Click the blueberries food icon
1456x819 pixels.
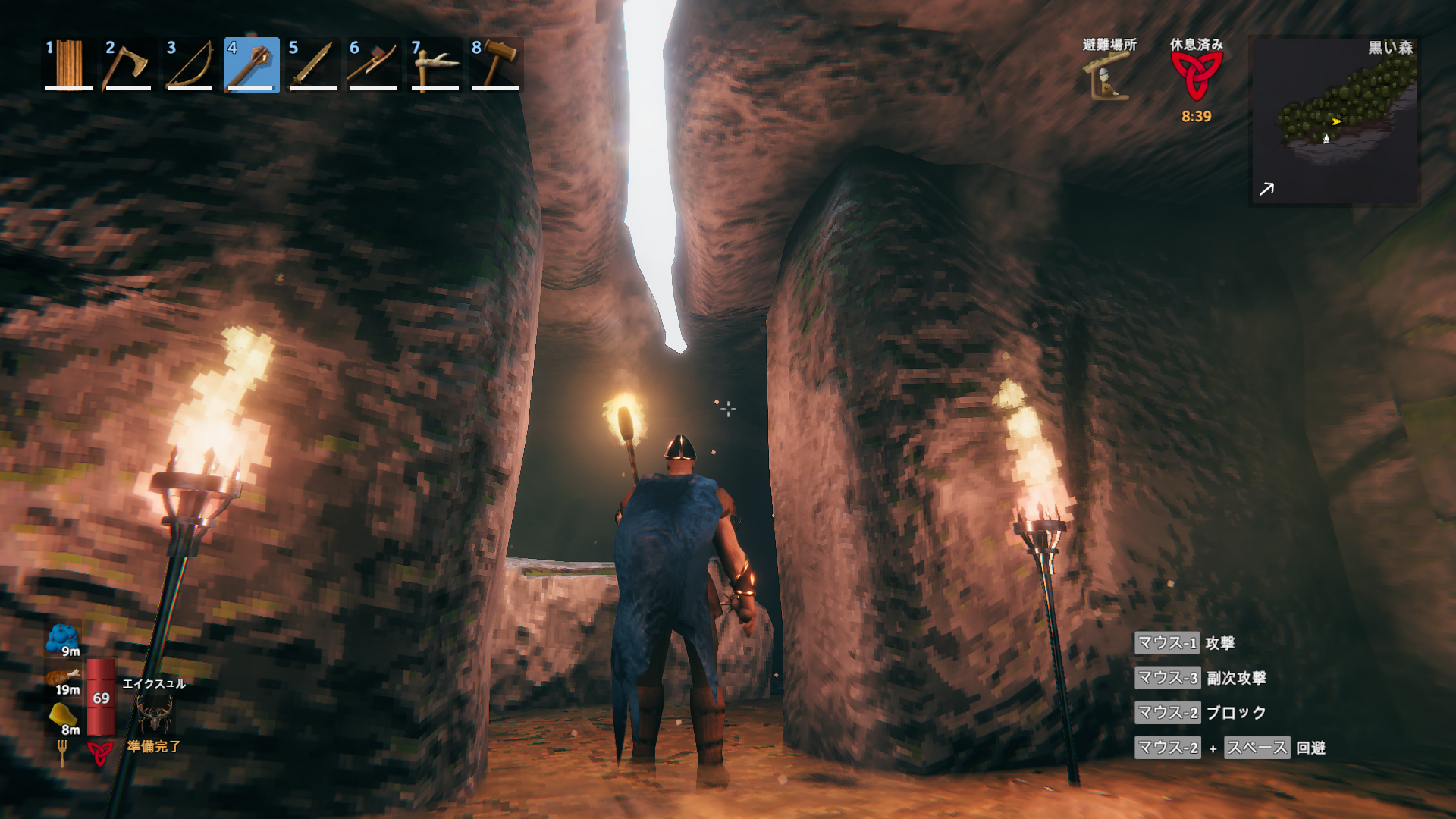click(x=62, y=639)
